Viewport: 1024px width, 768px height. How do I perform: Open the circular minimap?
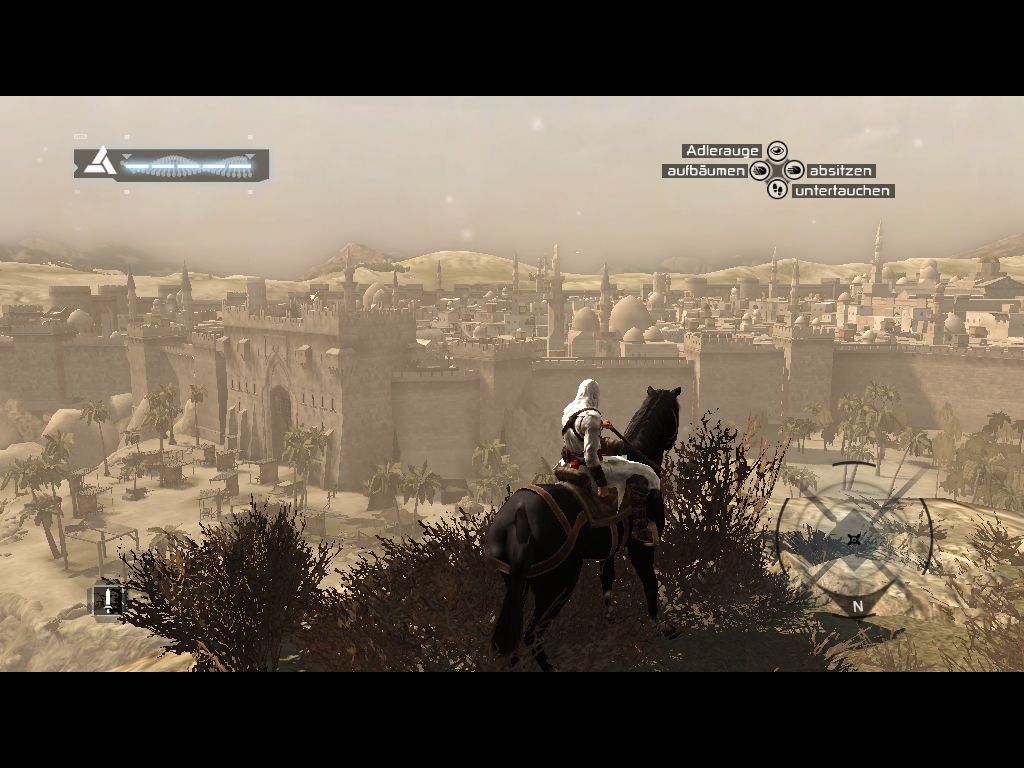pos(853,540)
